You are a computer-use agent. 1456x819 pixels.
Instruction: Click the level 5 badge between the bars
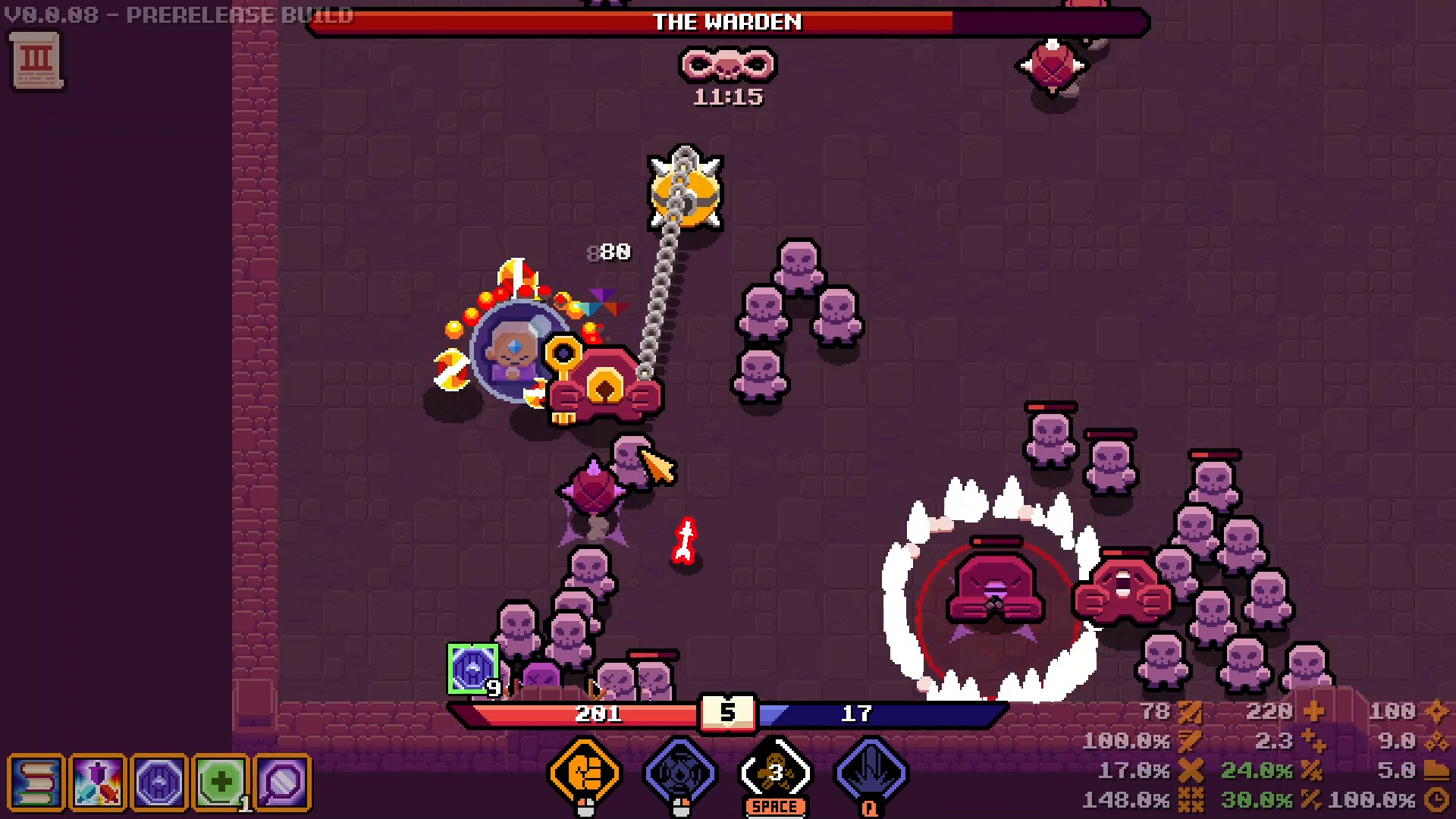[729, 713]
